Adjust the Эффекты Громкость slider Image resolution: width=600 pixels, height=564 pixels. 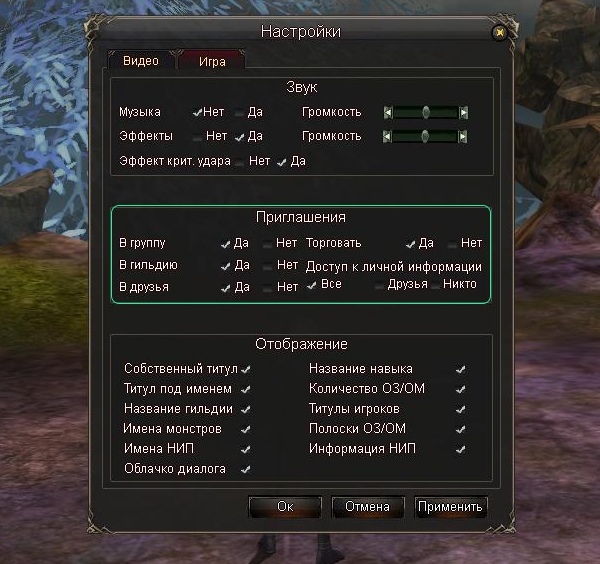click(x=426, y=136)
